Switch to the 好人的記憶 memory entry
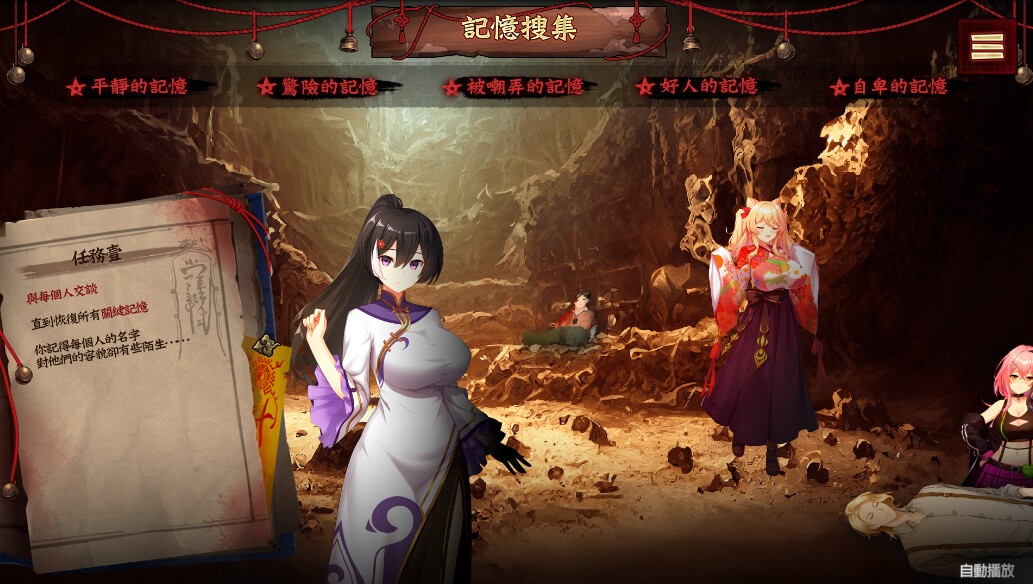The width and height of the screenshot is (1033, 584). tap(707, 87)
